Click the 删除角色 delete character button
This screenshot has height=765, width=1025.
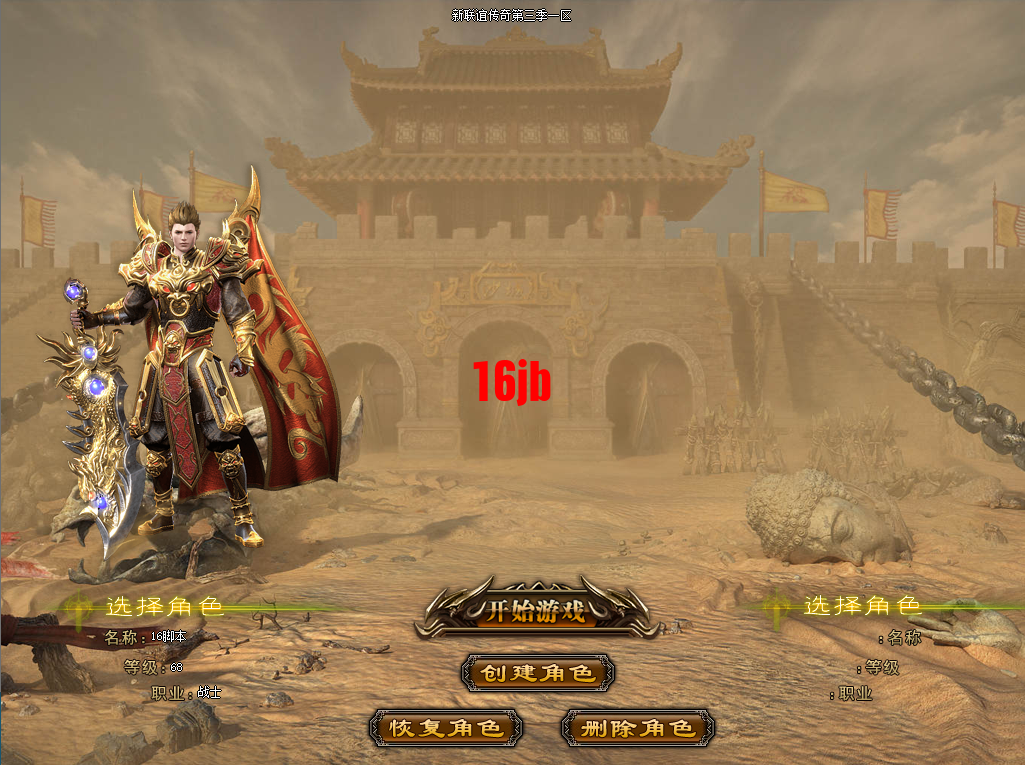pyautogui.click(x=638, y=728)
